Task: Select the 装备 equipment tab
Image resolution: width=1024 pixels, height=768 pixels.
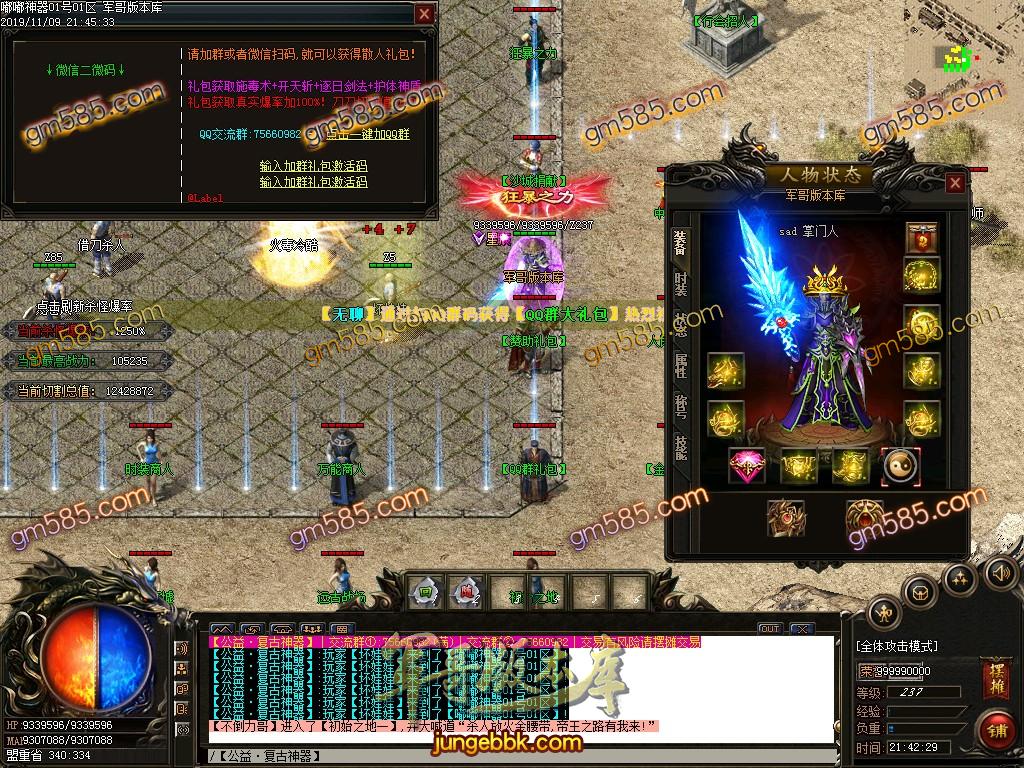Action: coord(681,241)
